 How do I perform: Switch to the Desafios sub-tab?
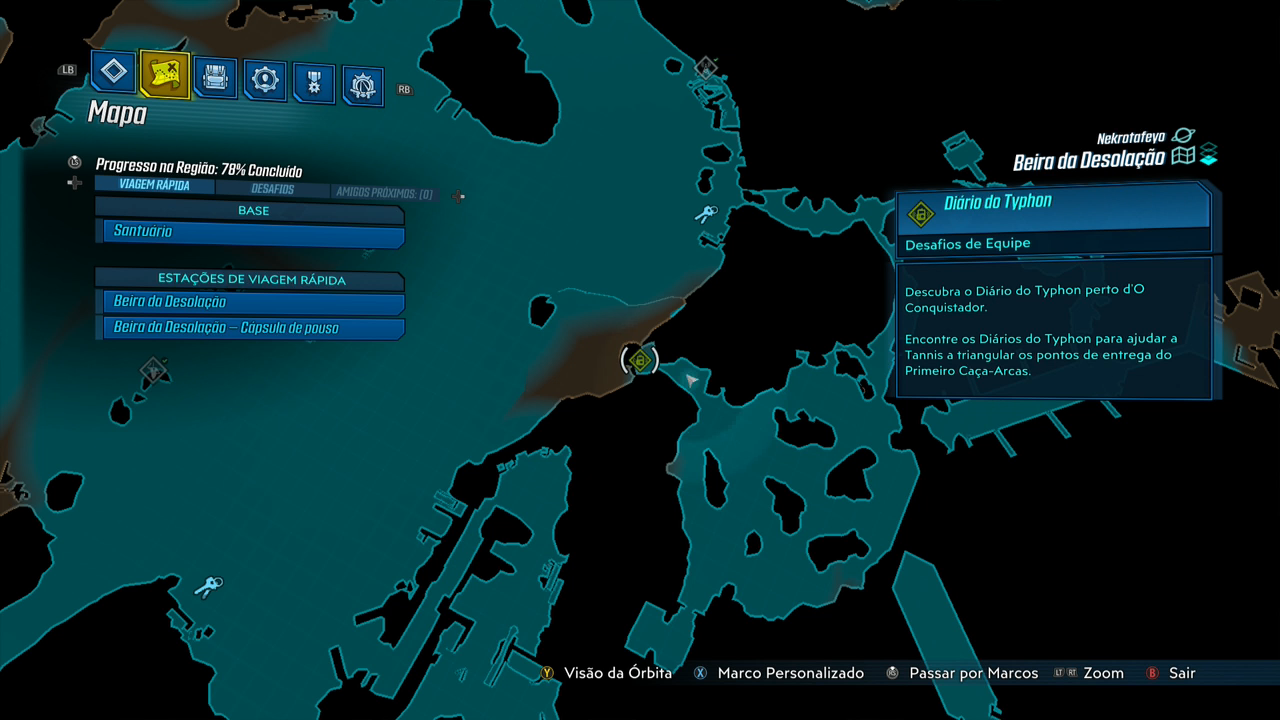pos(272,189)
